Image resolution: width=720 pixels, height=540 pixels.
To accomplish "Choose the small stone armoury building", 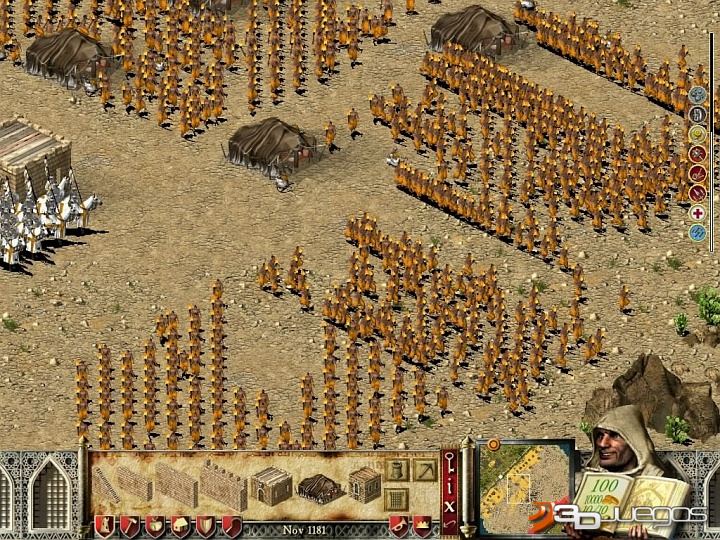I will coord(365,484).
